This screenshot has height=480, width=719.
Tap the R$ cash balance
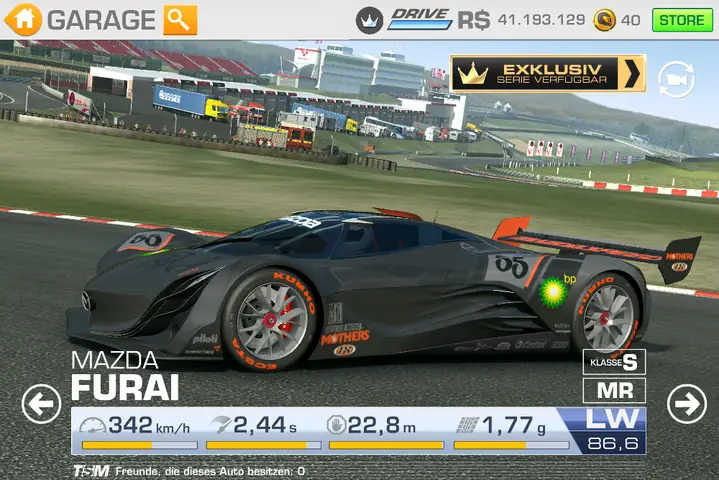tap(522, 19)
